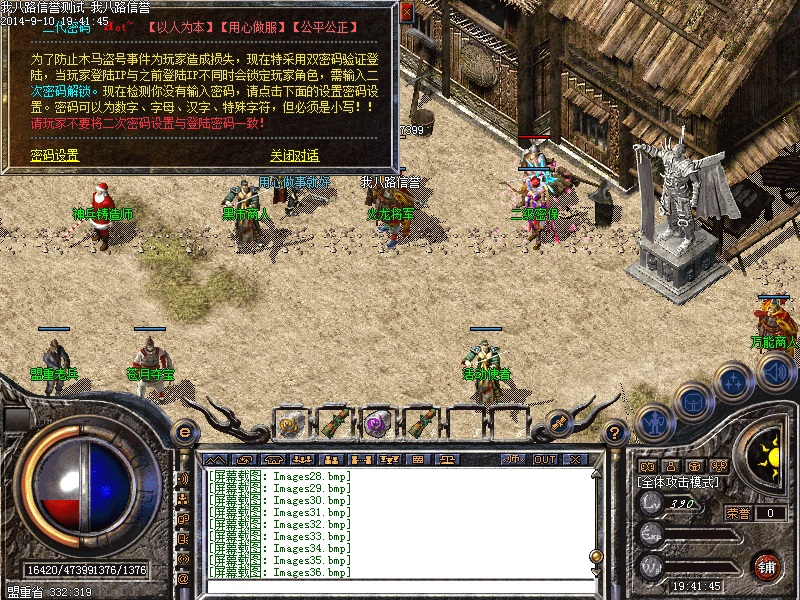Click the OUT button on the chat bar
This screenshot has width=800, height=600.
[545, 459]
